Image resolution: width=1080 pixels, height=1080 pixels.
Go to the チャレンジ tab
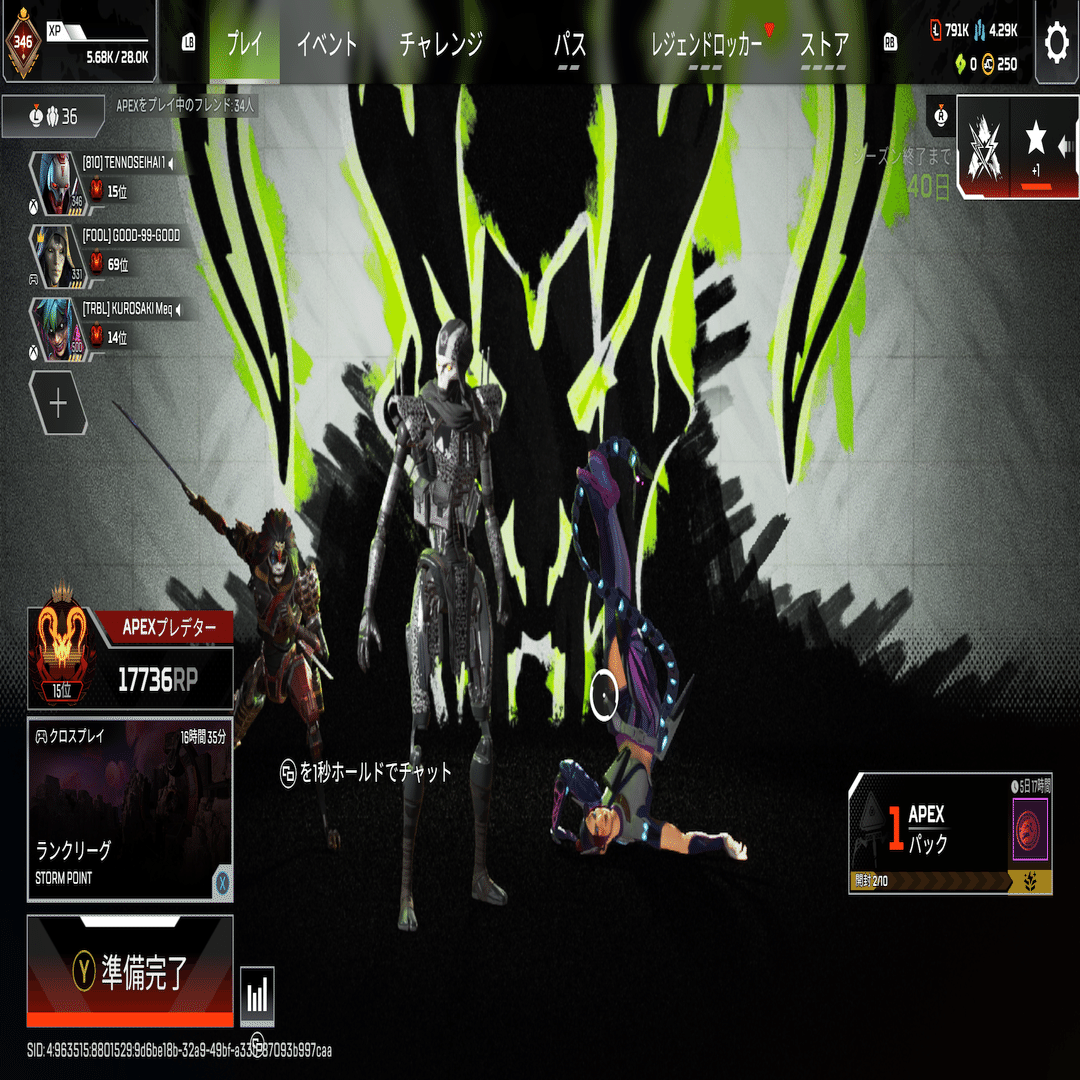click(x=441, y=44)
